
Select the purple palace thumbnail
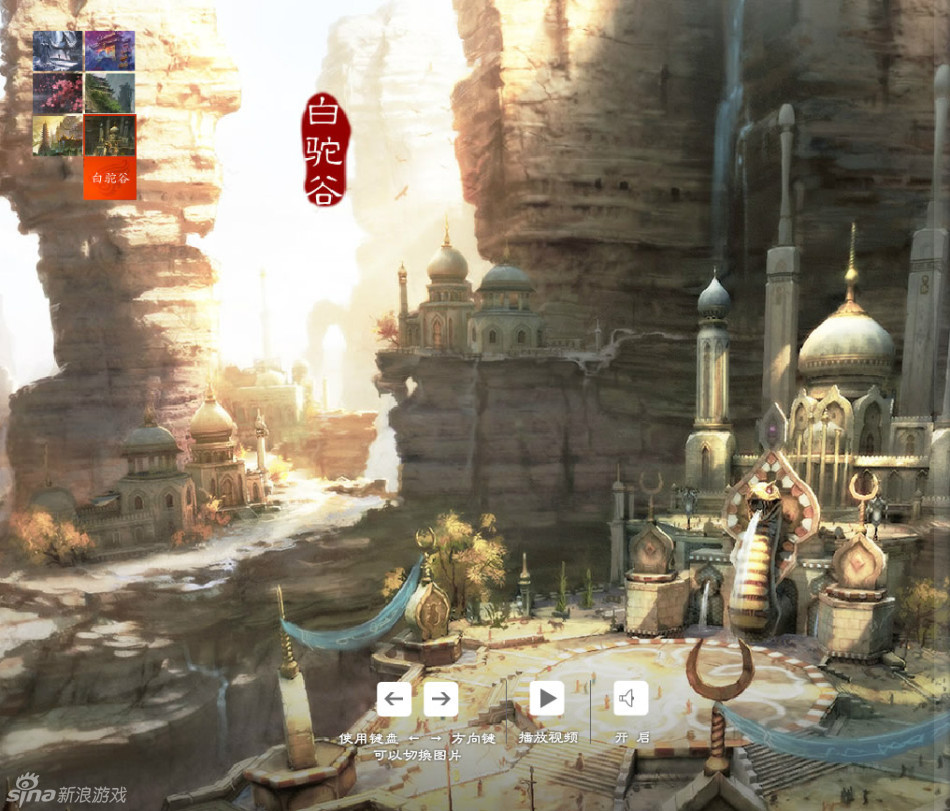pos(110,51)
